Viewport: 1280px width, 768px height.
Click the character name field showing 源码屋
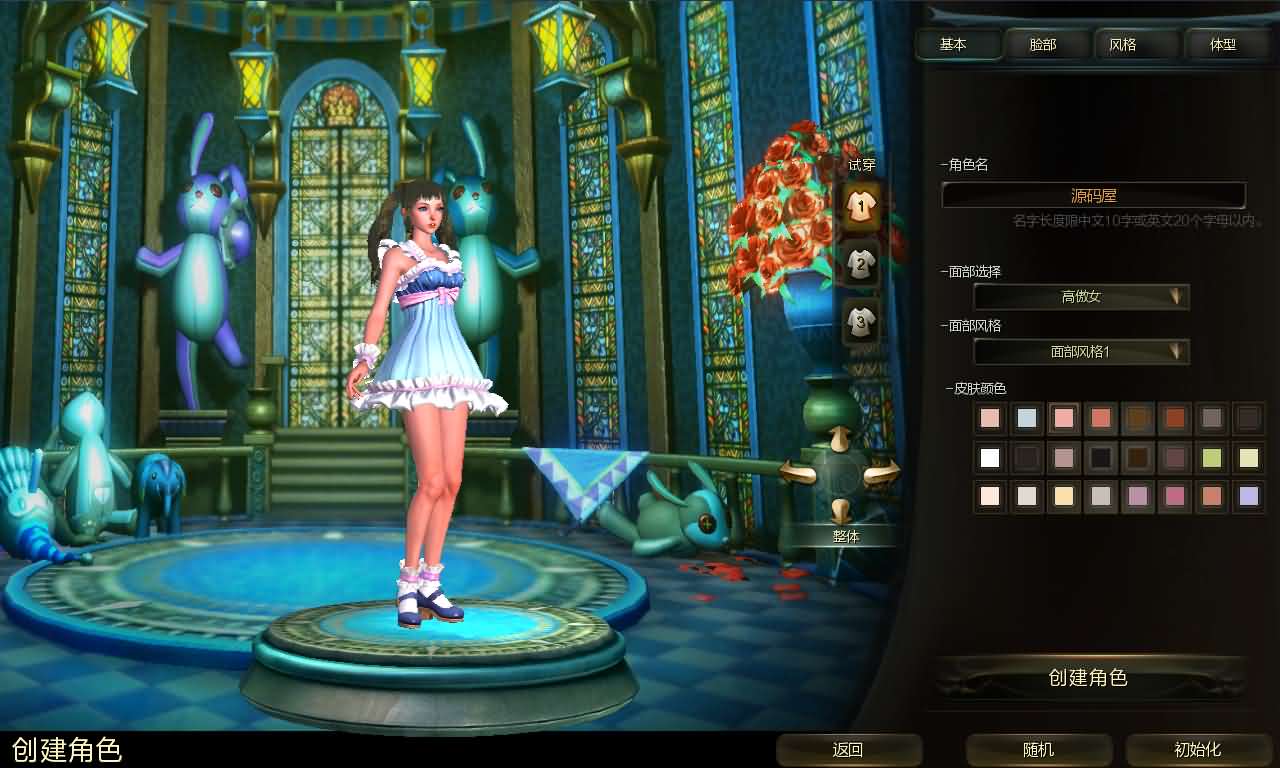(x=1093, y=195)
